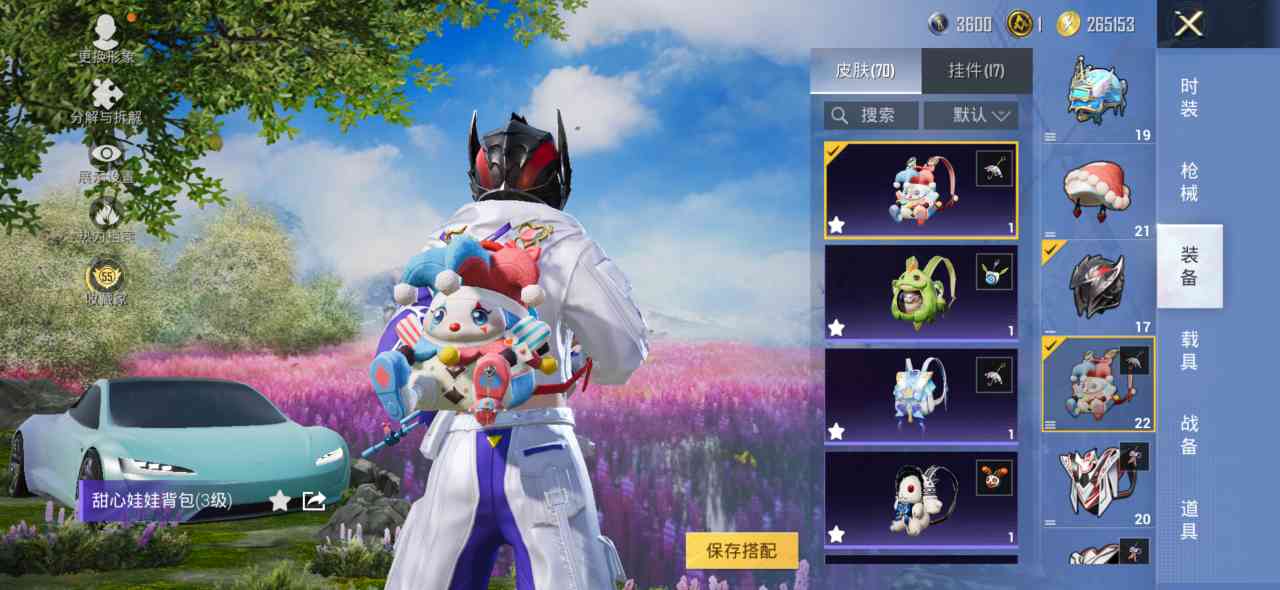
Task: Click the 搜索 search field
Action: point(871,115)
